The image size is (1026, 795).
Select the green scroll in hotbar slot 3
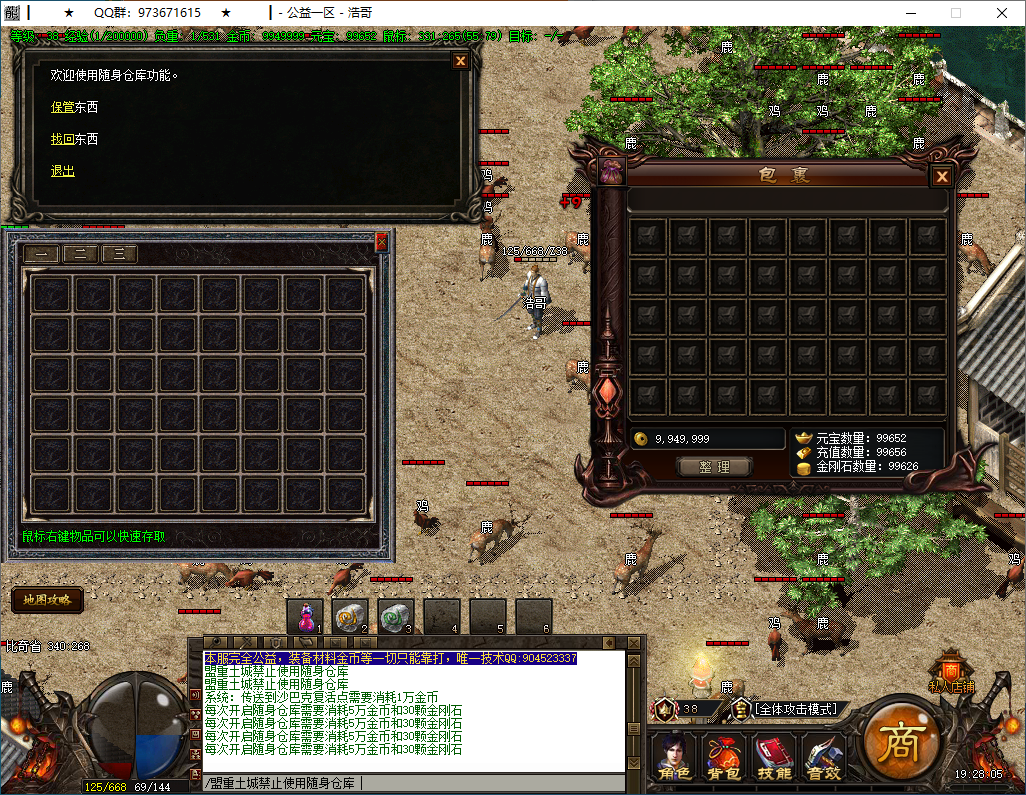click(x=396, y=617)
